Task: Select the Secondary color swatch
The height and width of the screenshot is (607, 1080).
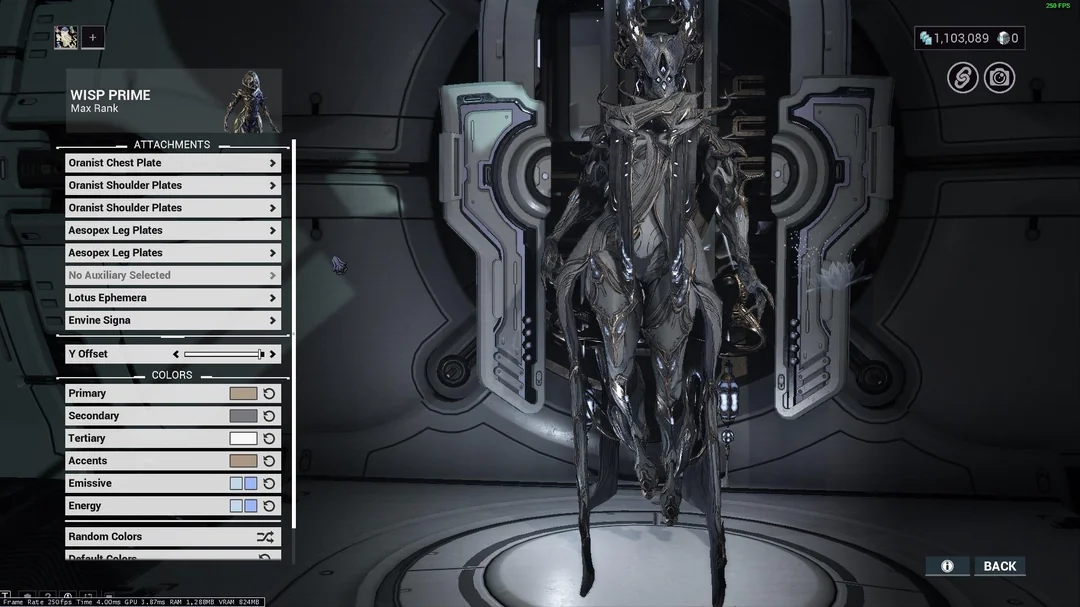Action: (243, 416)
